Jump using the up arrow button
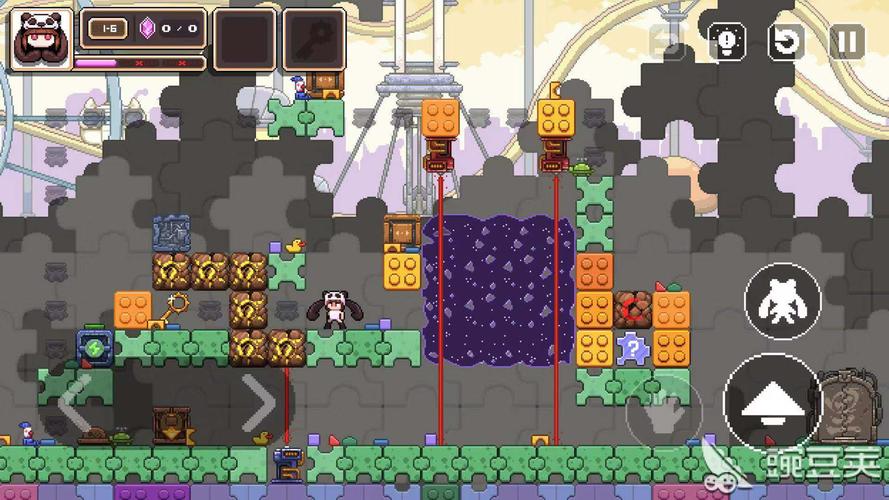889x500 pixels. click(772, 402)
